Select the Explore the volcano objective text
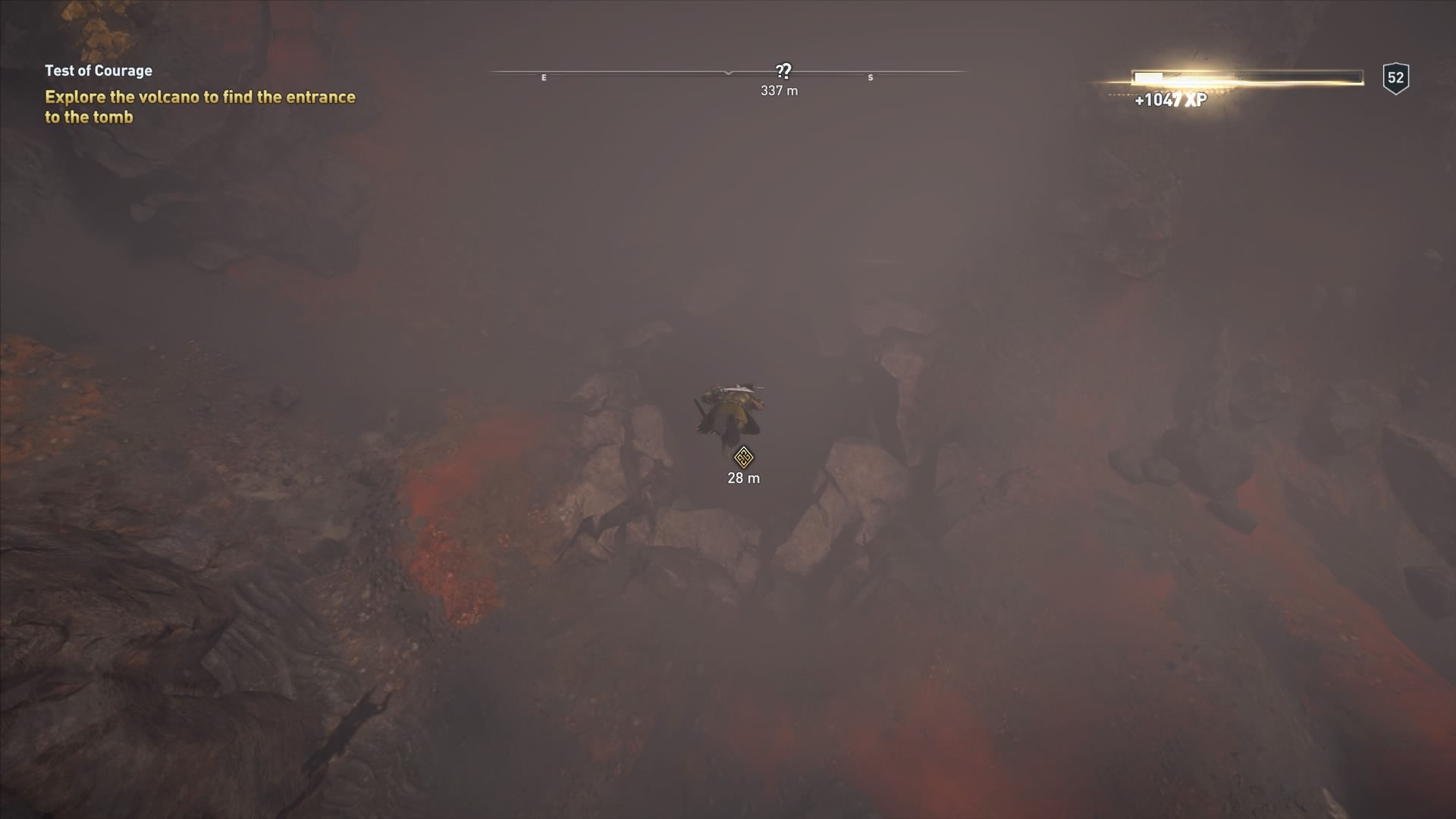 tap(199, 107)
